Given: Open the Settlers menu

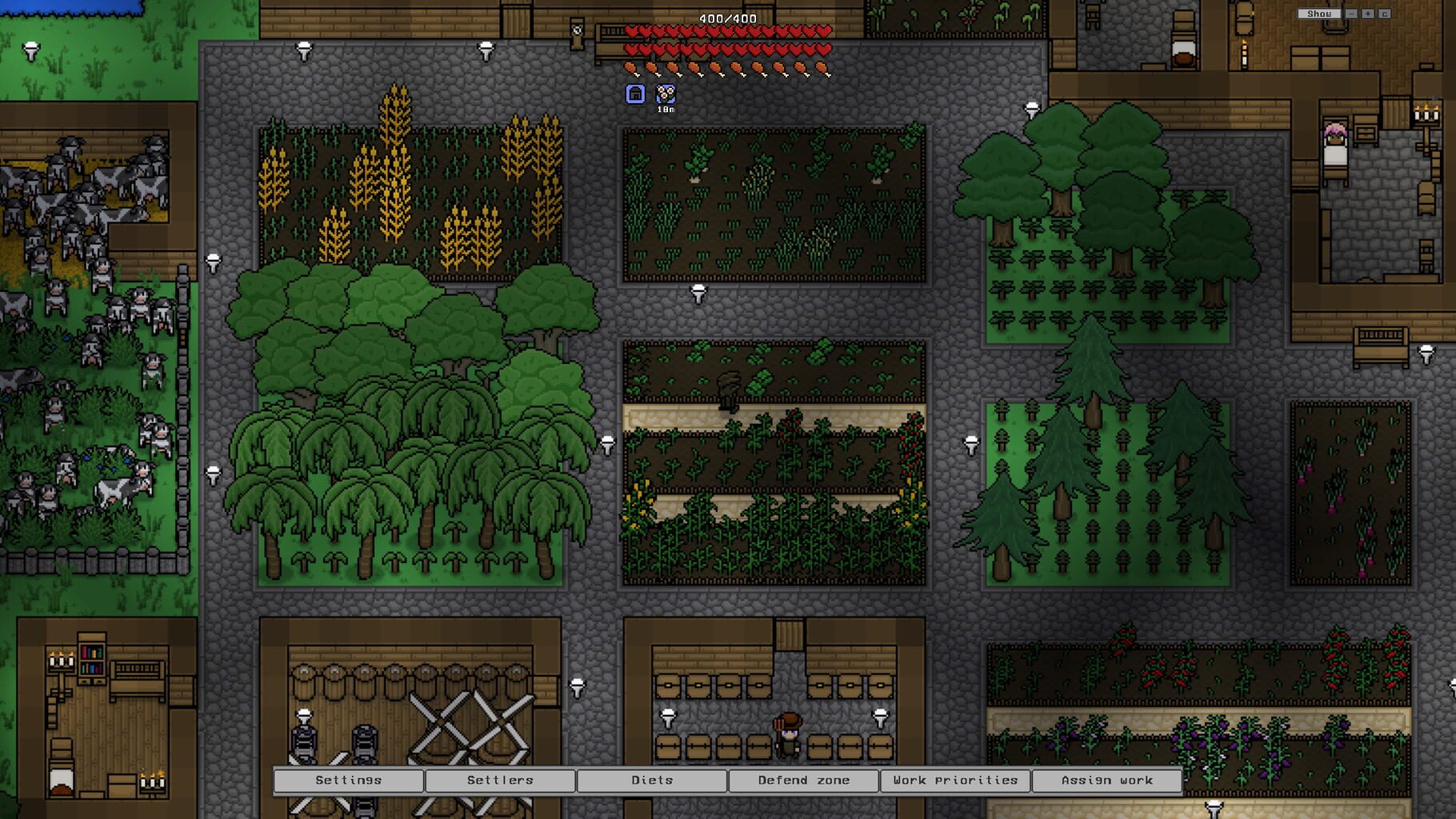Looking at the screenshot, I should pos(502,780).
